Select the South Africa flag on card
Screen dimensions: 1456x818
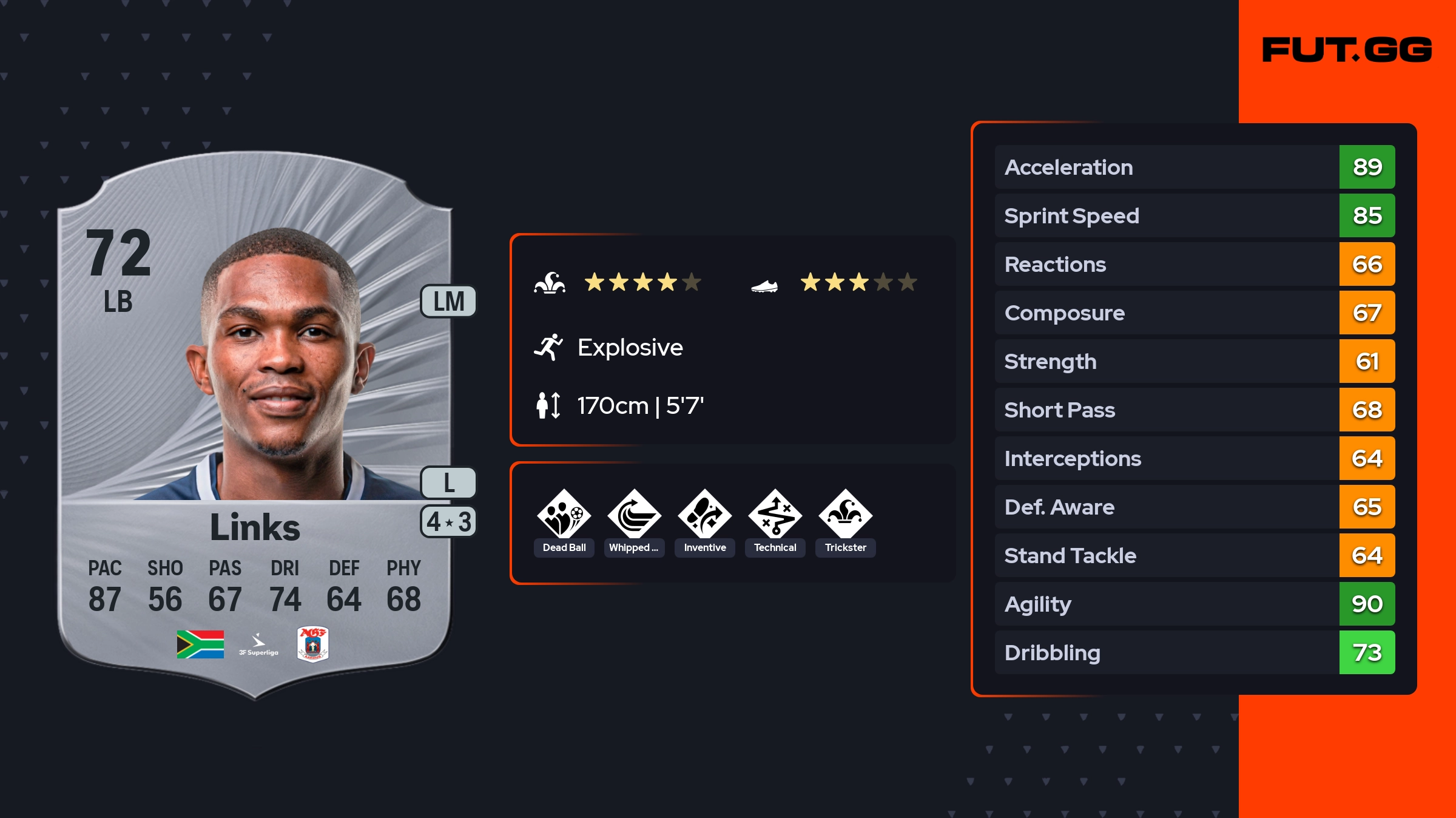point(200,644)
